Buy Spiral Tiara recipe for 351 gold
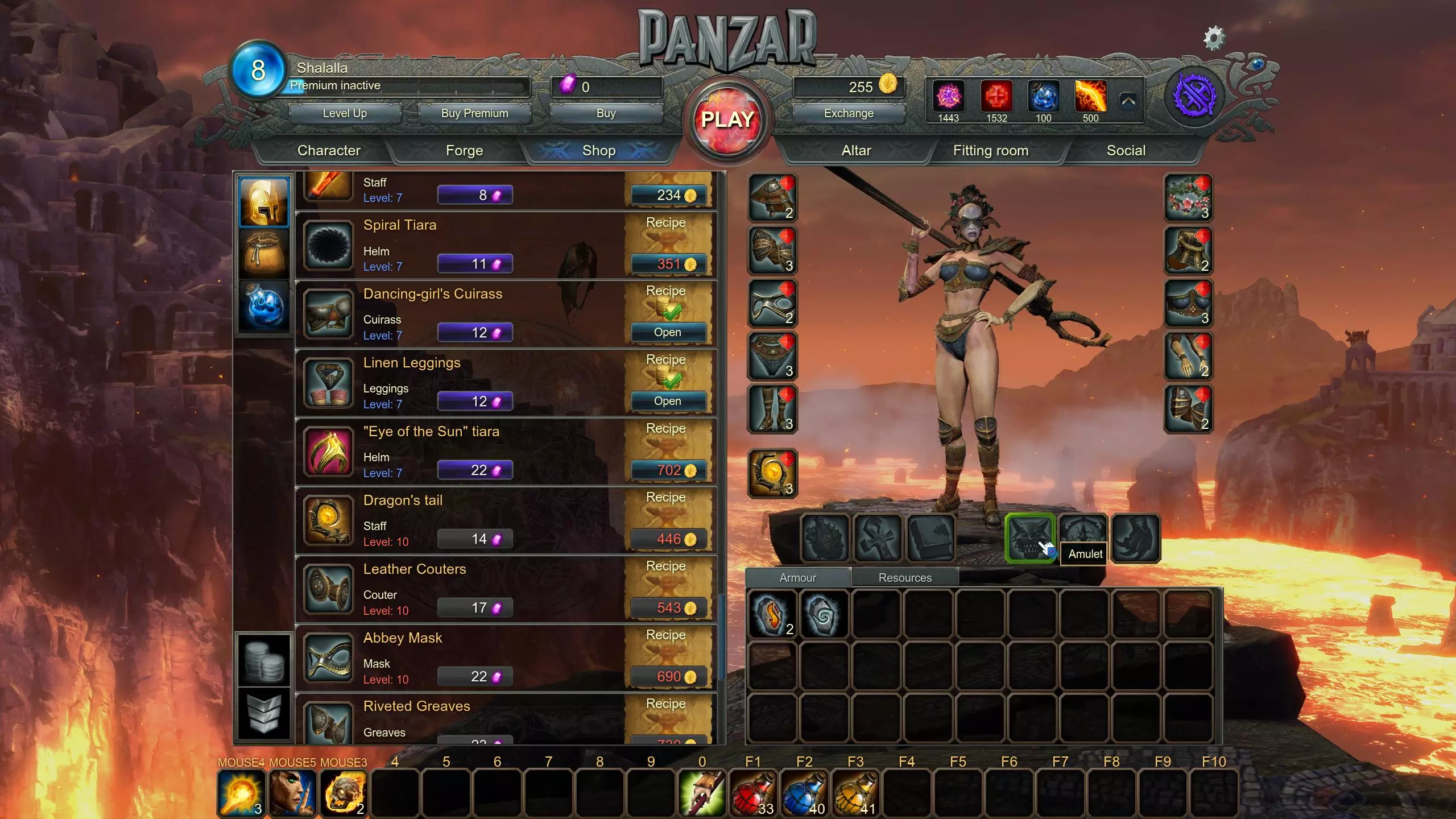1456x819 pixels. coord(669,264)
